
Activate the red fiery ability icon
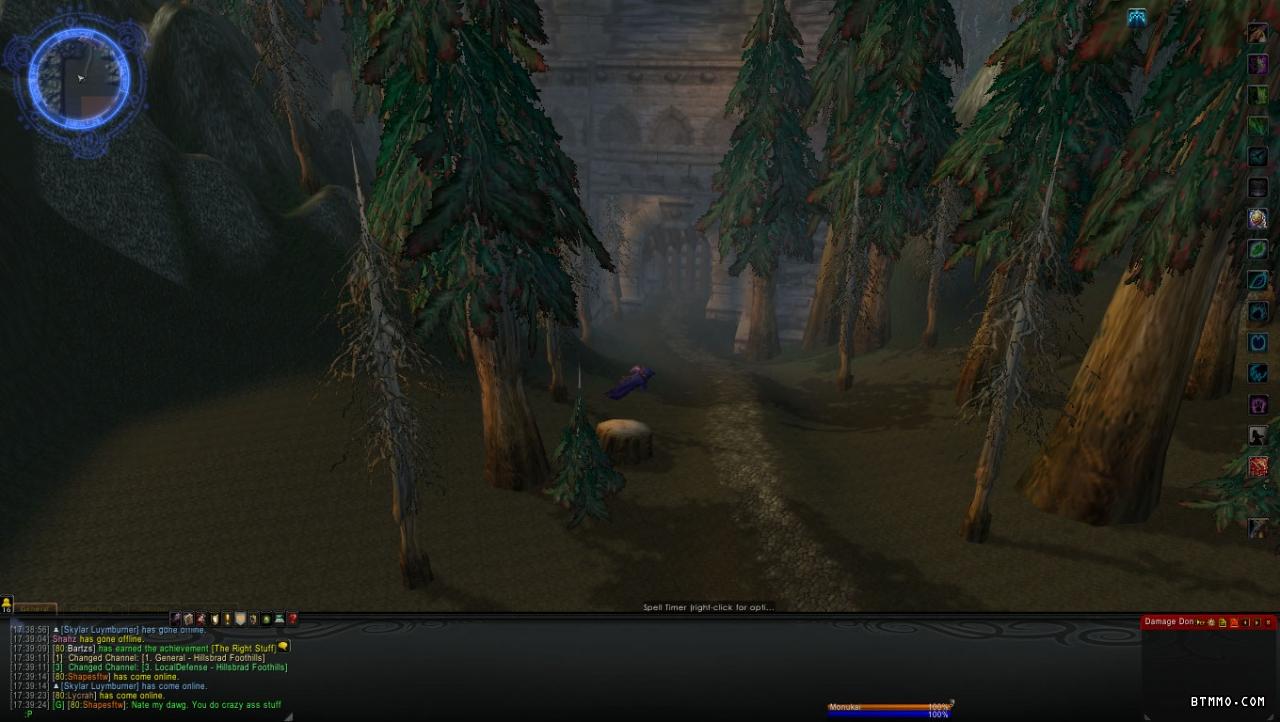[1258, 466]
